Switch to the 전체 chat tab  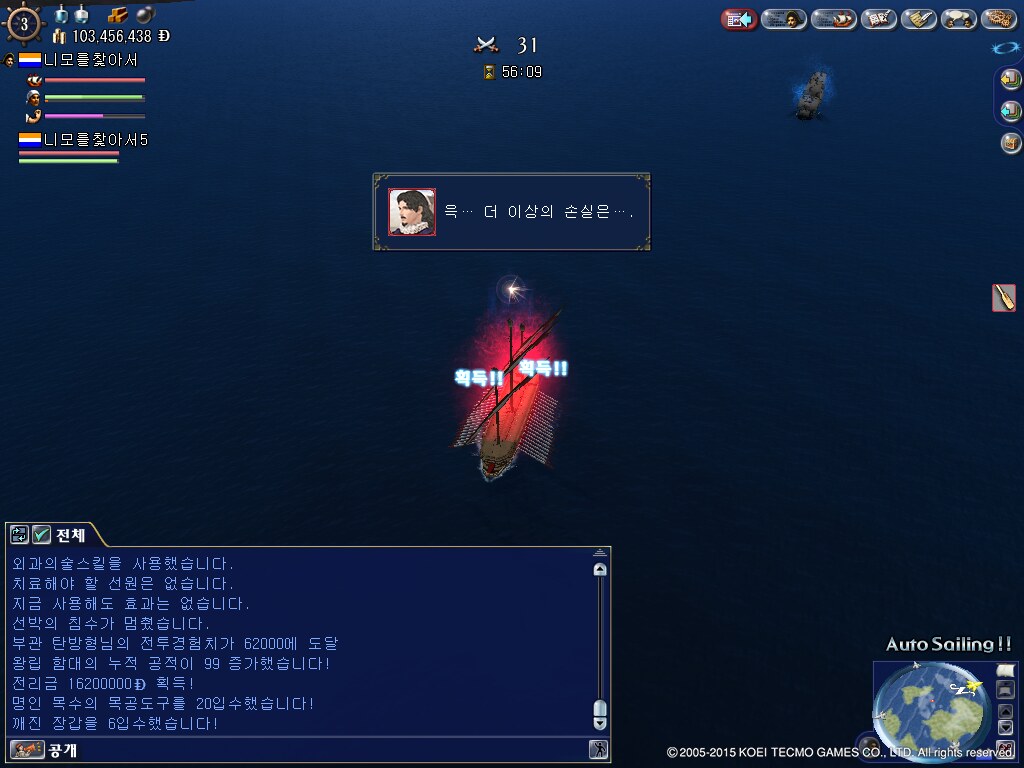71,535
